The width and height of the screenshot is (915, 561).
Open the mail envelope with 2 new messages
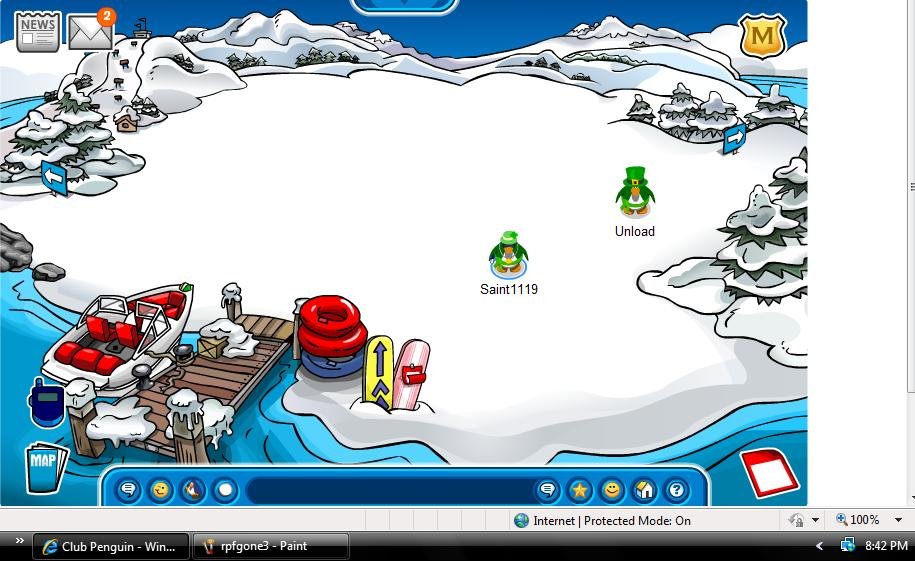coord(90,32)
